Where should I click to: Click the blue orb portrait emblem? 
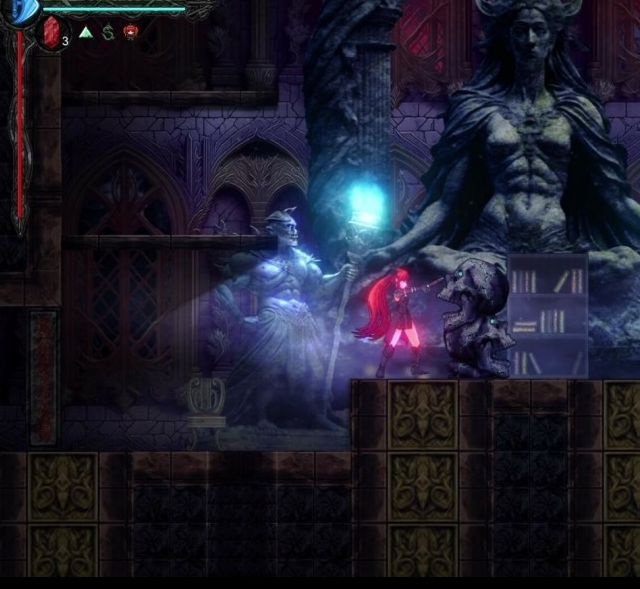click(x=24, y=10)
